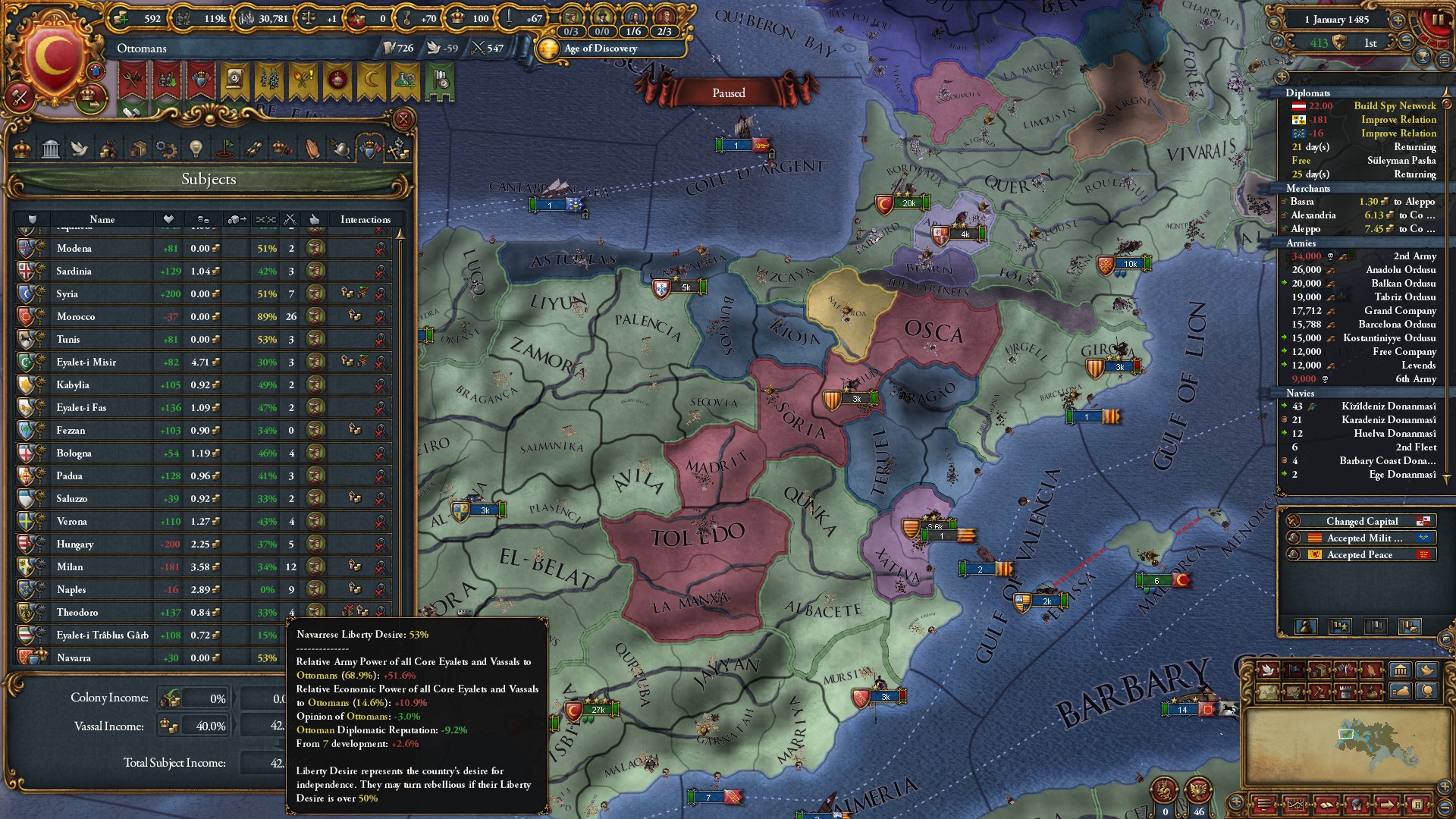Select the Barcelona Ordusu army
Screen dimensions: 1456x819
pyautogui.click(x=1397, y=325)
